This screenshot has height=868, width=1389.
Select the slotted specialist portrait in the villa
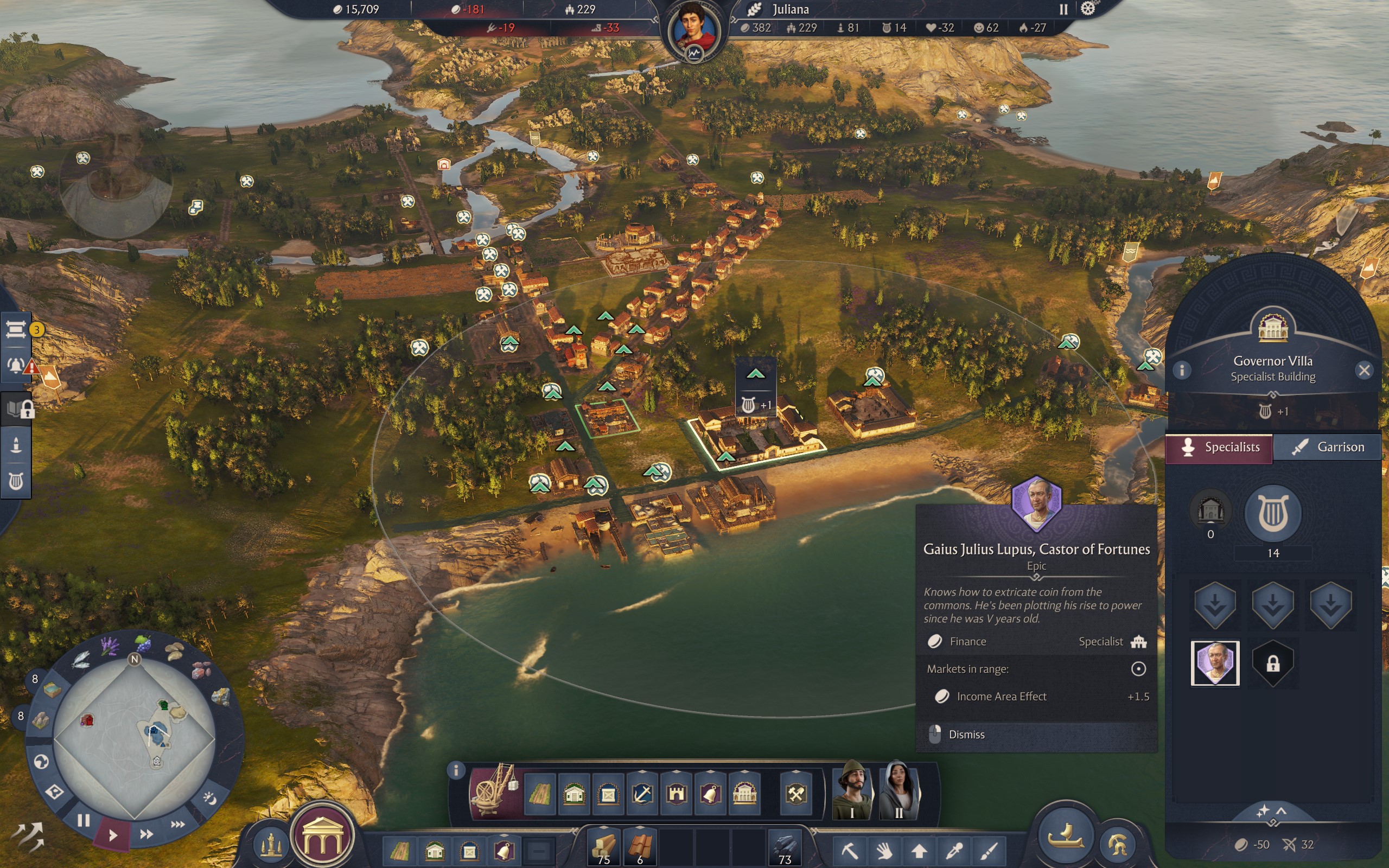point(1214,663)
